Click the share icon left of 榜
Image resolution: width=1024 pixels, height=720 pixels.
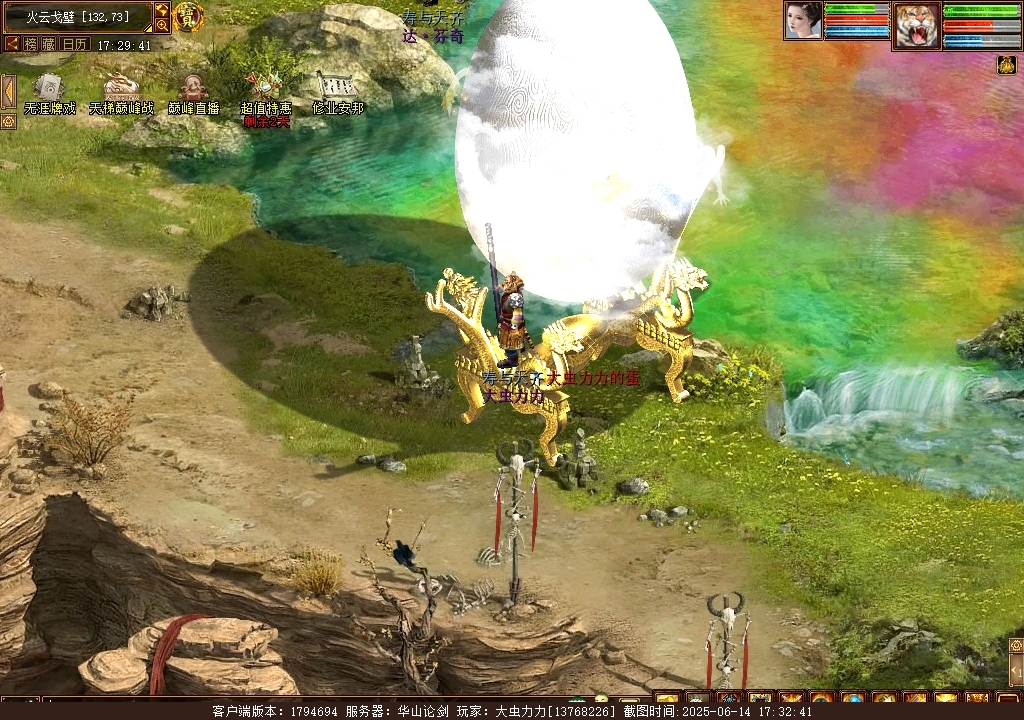(12, 44)
